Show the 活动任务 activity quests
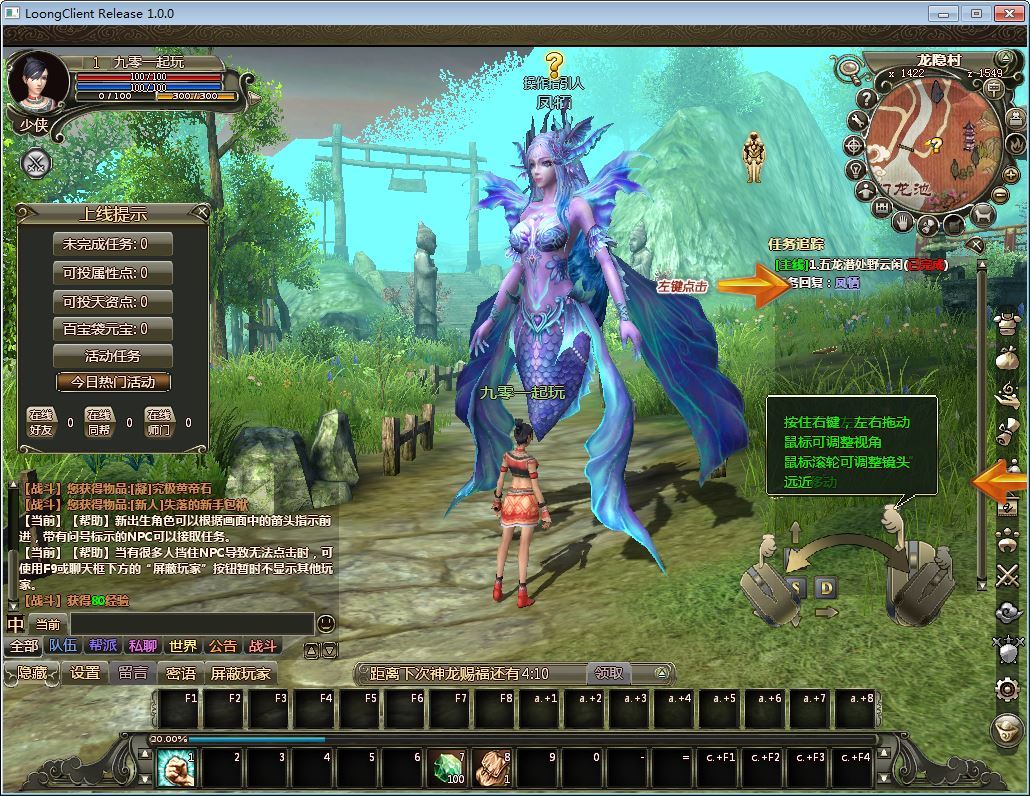Viewport: 1030px width, 796px height. tap(112, 356)
